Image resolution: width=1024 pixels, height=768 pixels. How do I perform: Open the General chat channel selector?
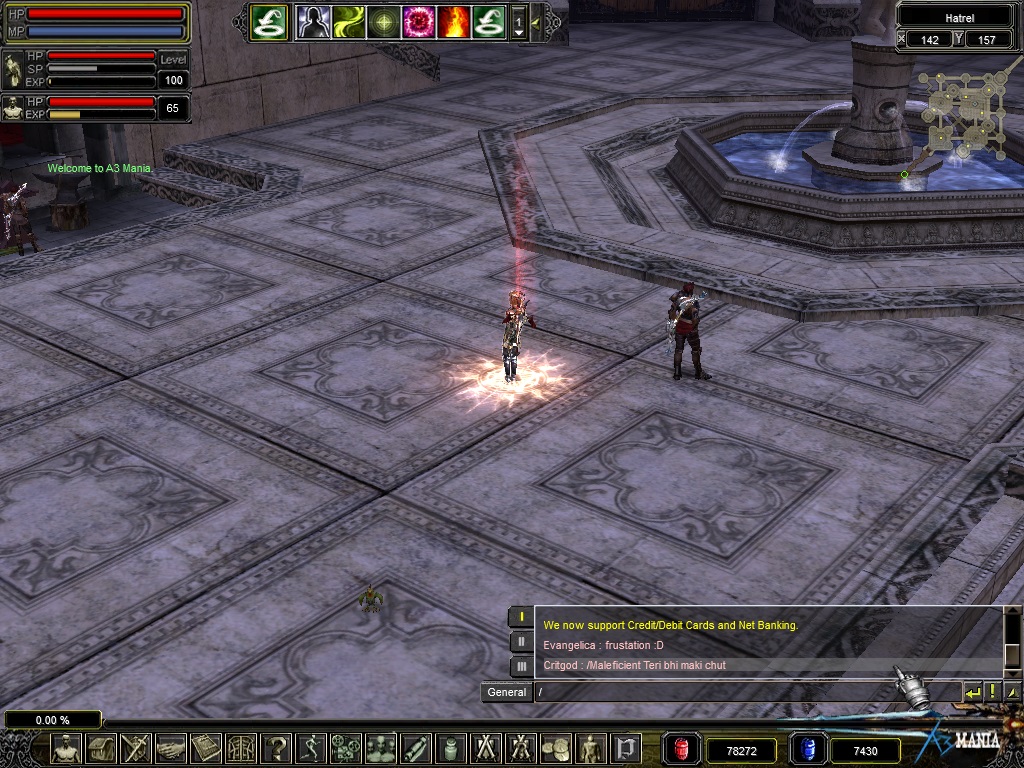[x=506, y=692]
